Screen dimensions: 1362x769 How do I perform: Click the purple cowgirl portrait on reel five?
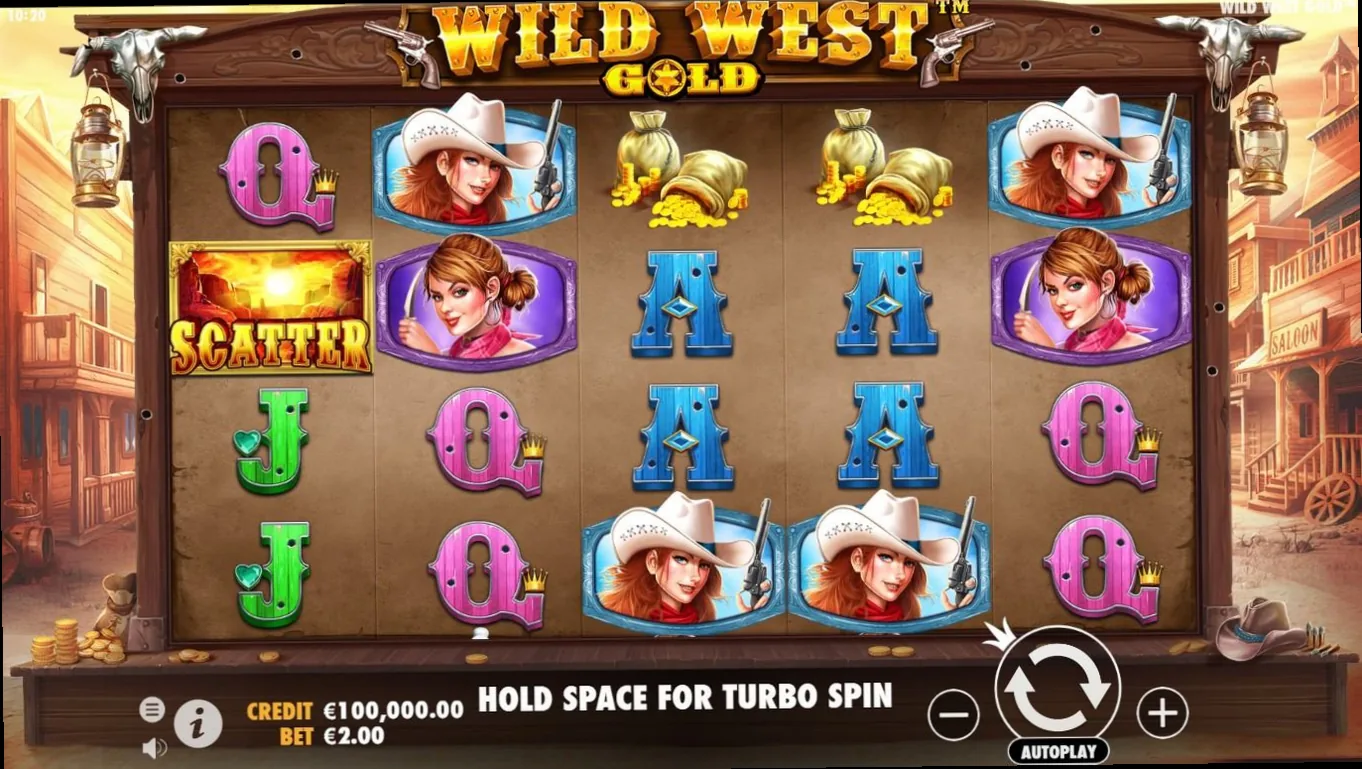pyautogui.click(x=1089, y=300)
